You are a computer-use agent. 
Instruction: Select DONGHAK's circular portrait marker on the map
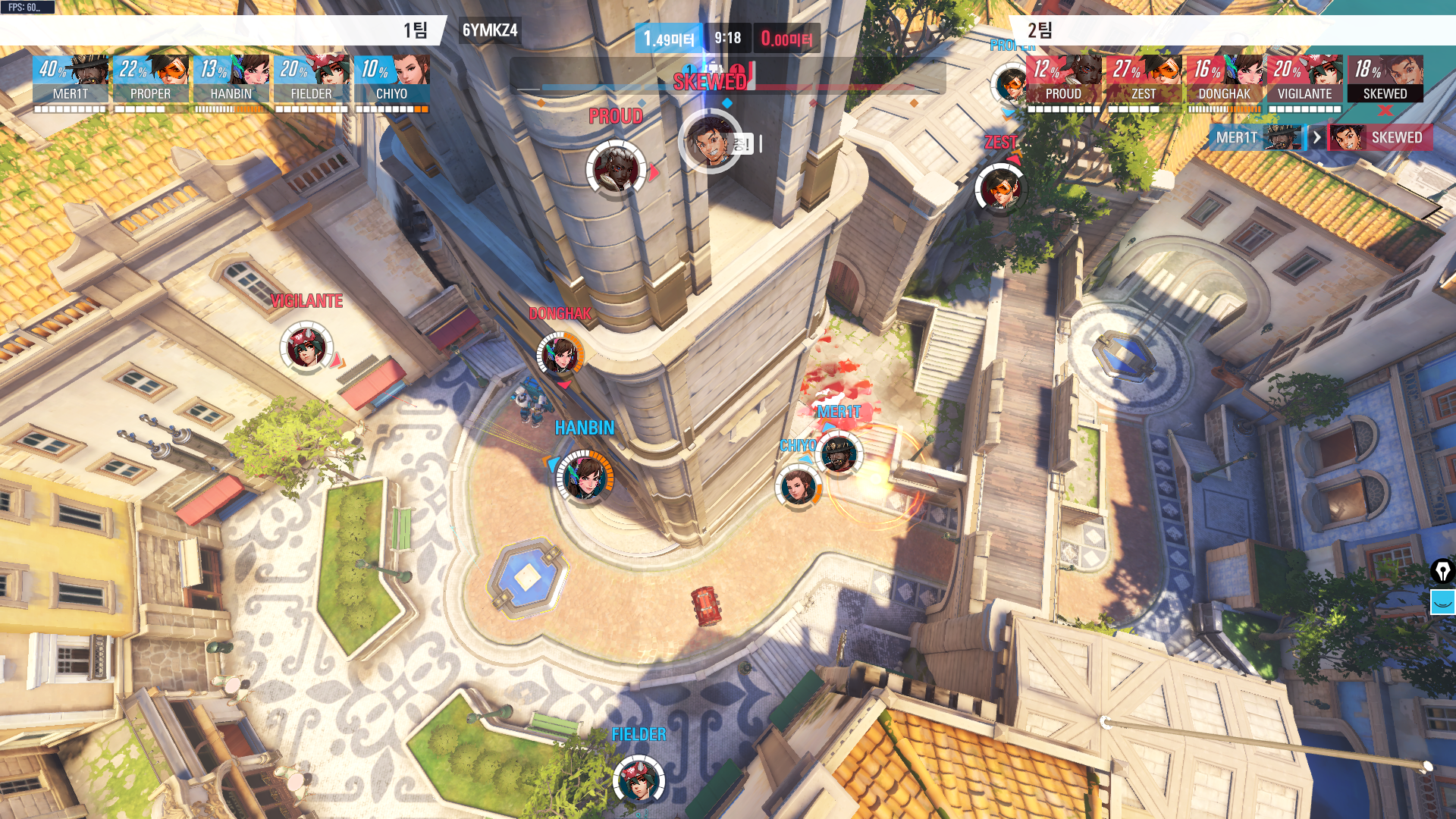(x=560, y=354)
